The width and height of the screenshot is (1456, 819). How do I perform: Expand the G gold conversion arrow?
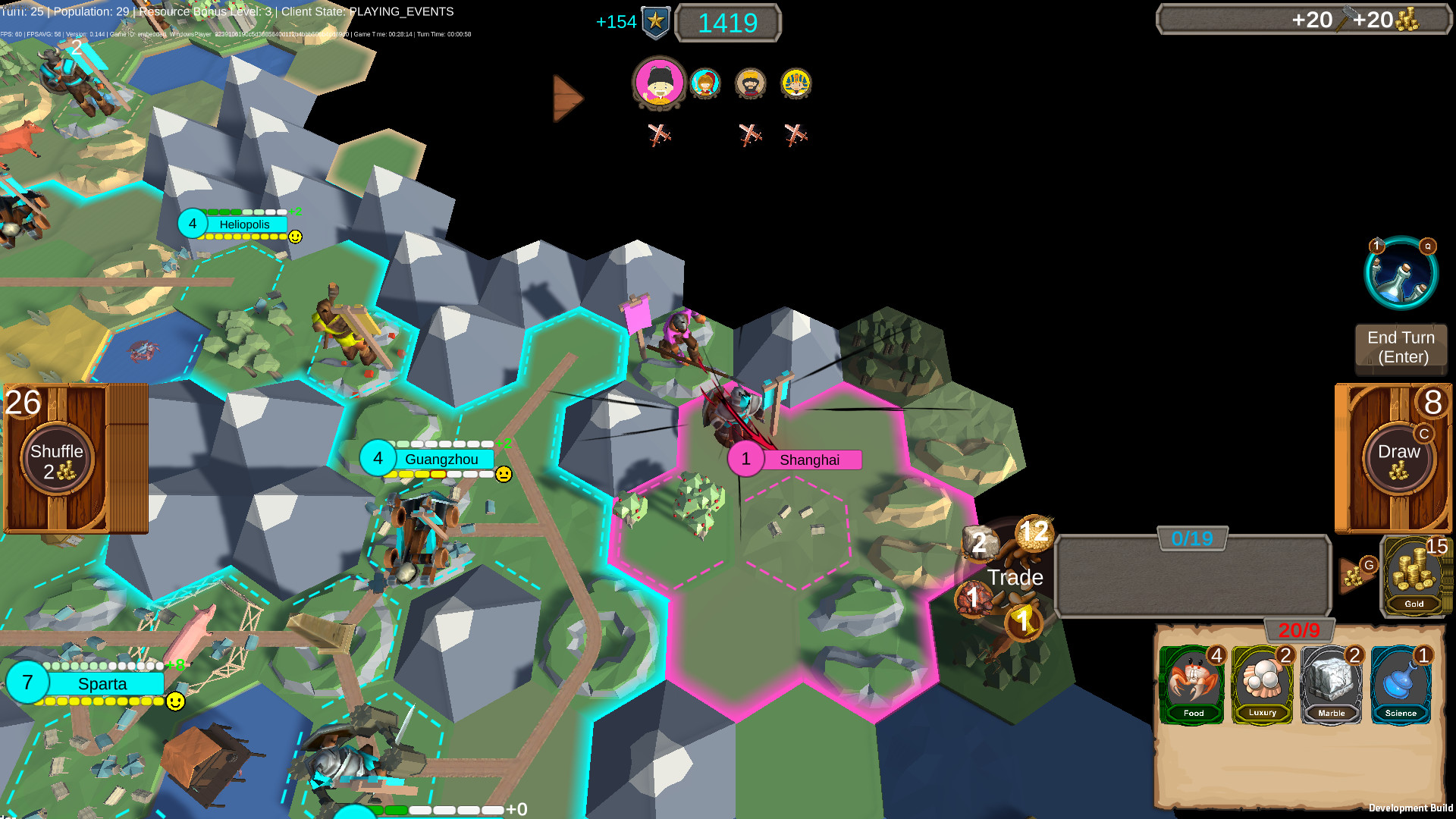pyautogui.click(x=1356, y=574)
